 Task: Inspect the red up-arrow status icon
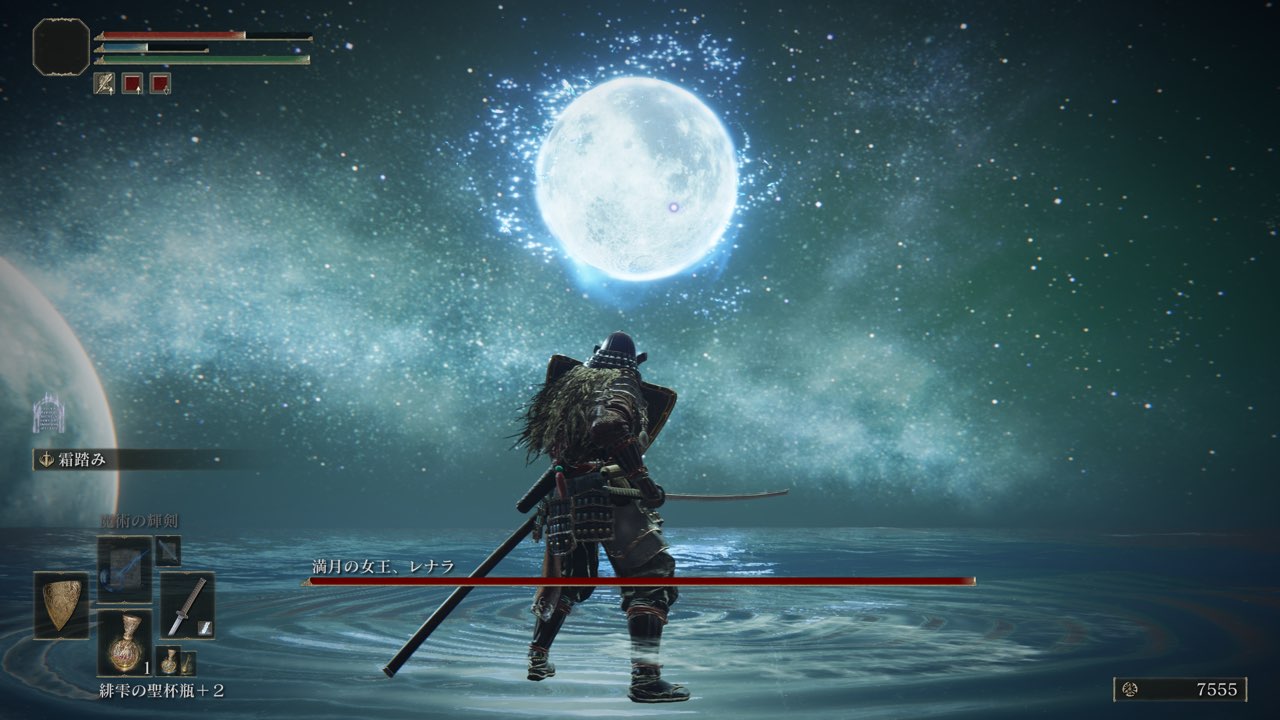pos(132,83)
